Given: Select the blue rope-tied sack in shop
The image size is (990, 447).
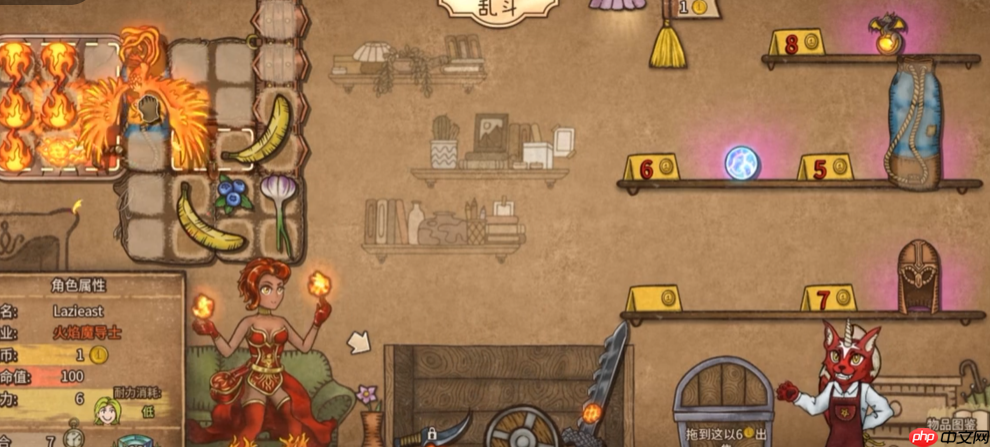Looking at the screenshot, I should tap(914, 119).
